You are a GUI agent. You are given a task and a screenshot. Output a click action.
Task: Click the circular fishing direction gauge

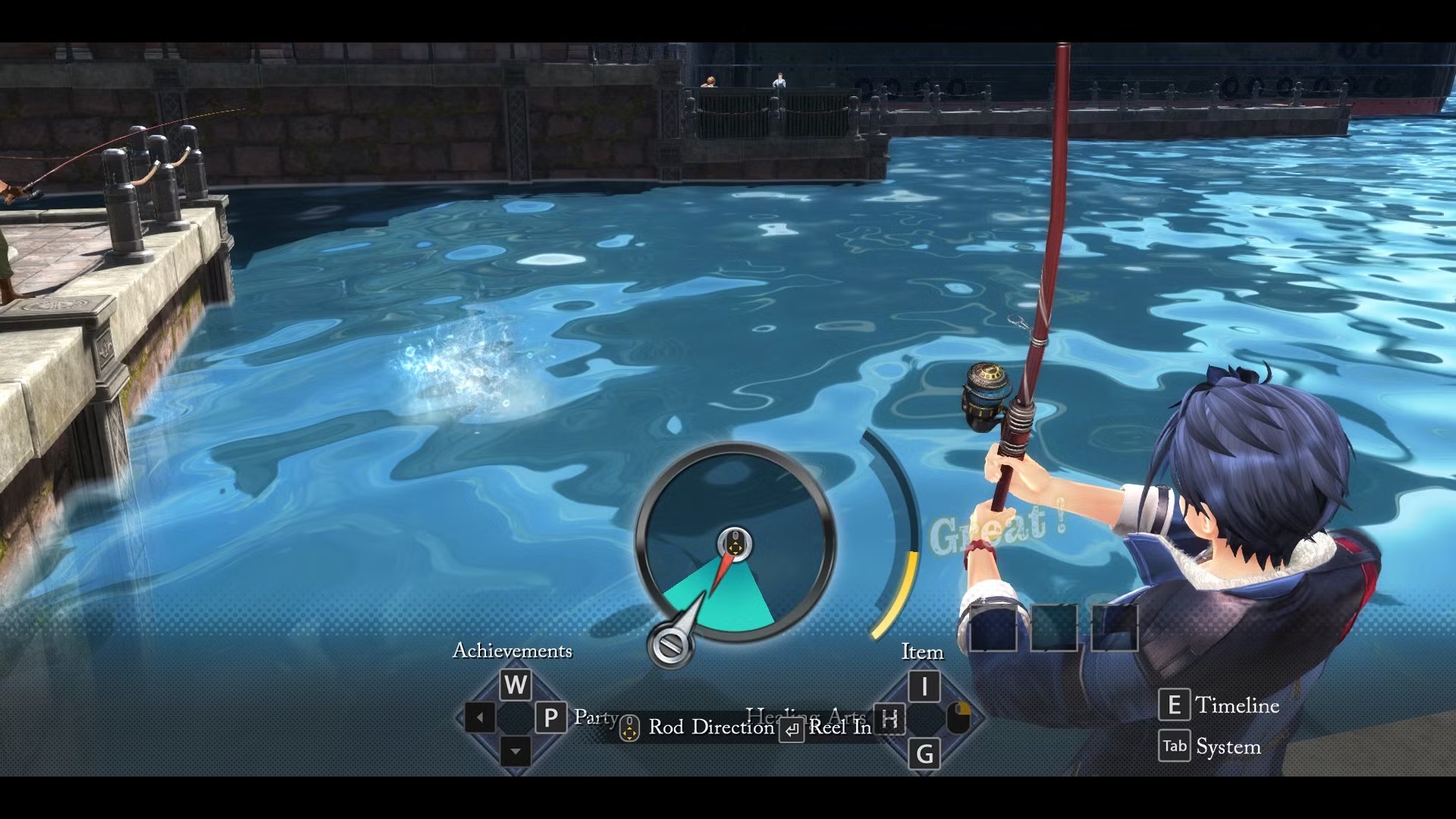pos(735,541)
